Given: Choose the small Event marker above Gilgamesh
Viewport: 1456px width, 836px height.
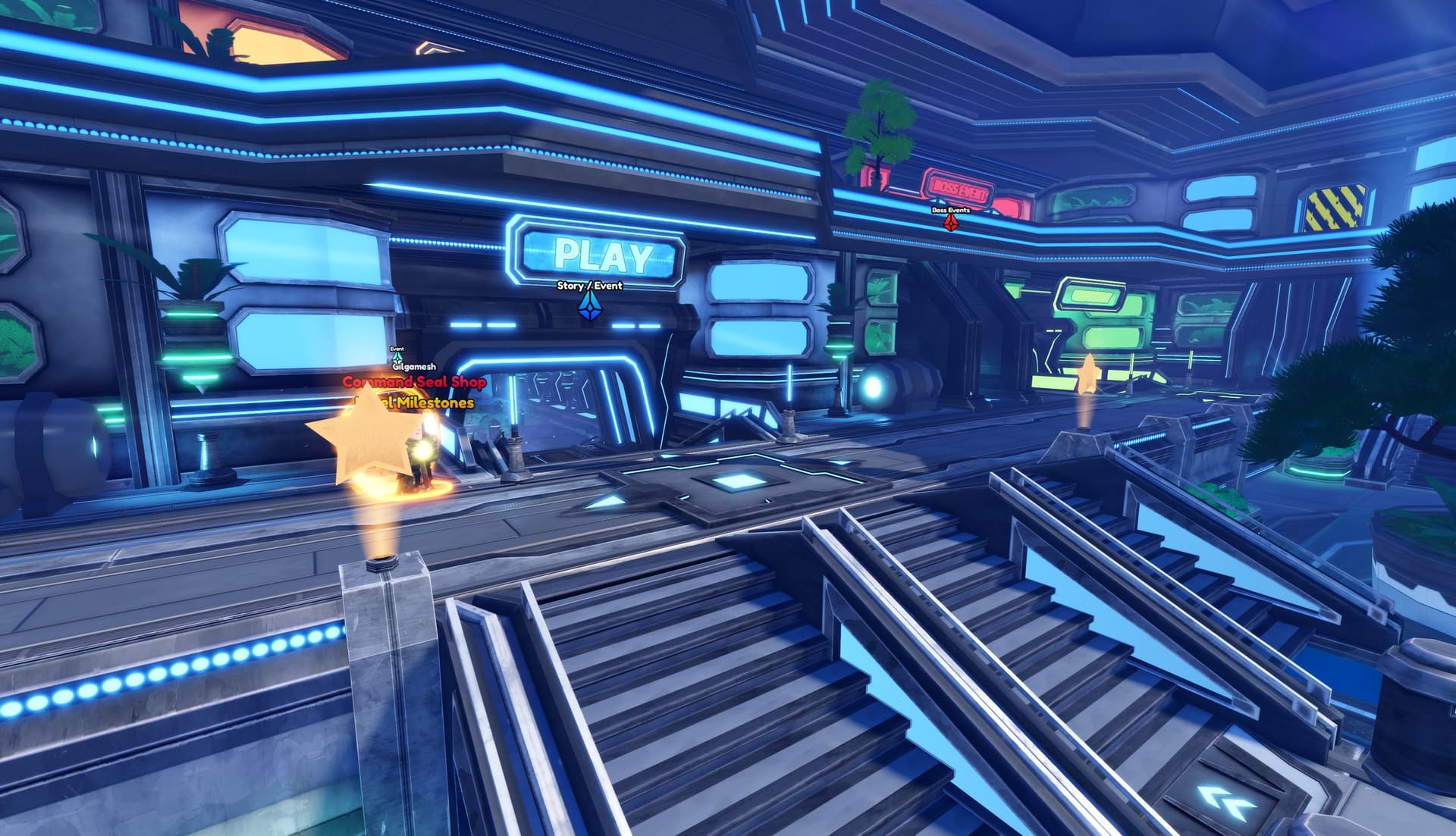Looking at the screenshot, I should (397, 357).
